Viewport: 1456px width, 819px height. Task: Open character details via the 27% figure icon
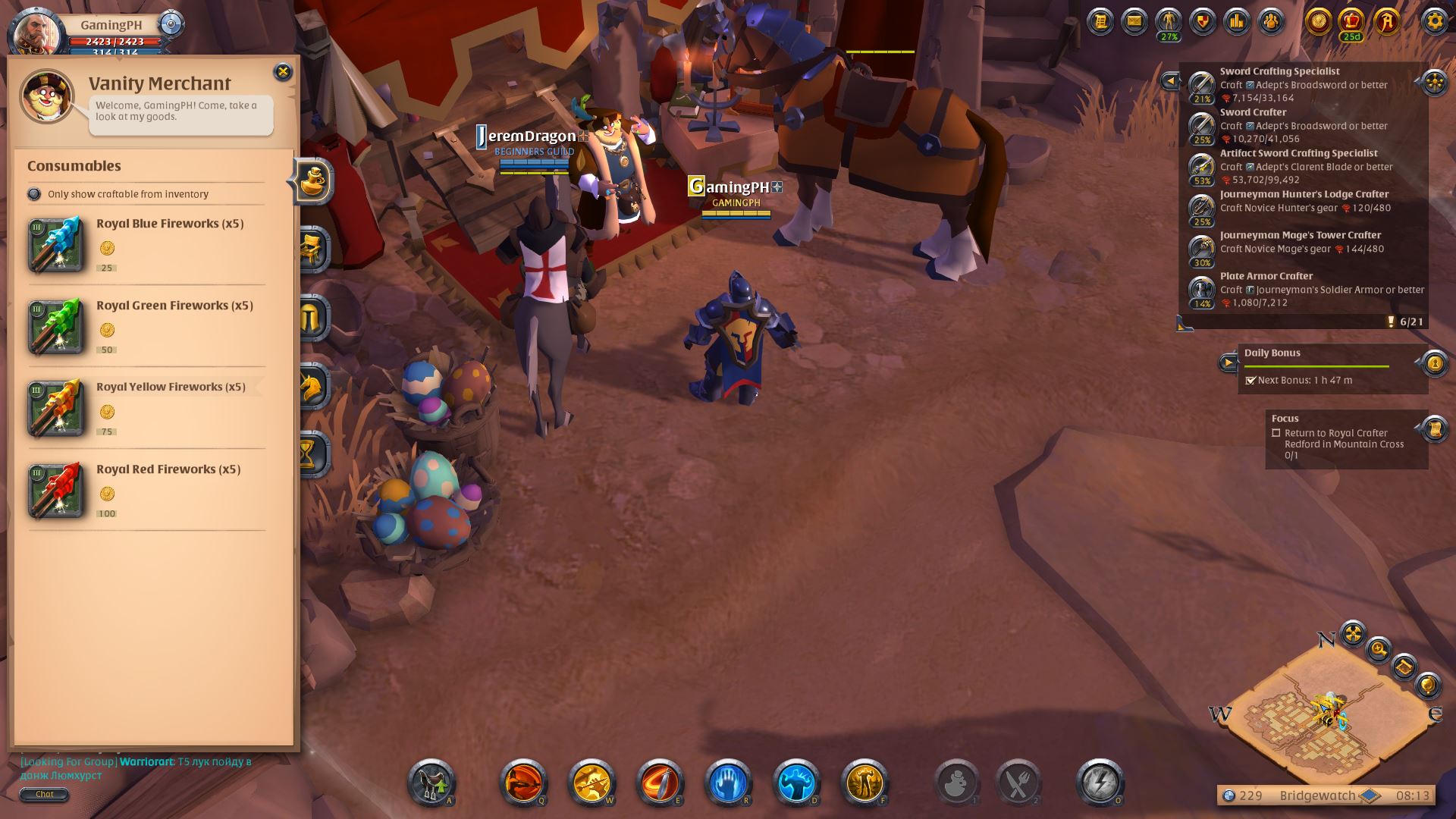click(x=1167, y=20)
